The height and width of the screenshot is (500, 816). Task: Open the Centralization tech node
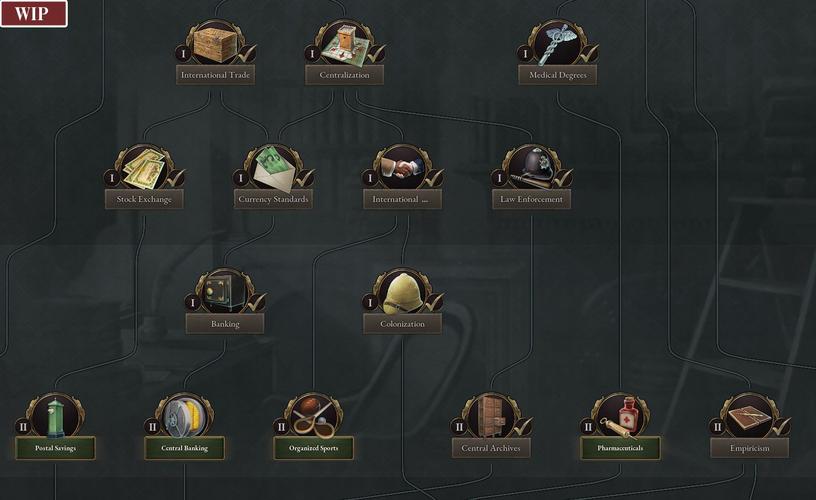pyautogui.click(x=344, y=74)
